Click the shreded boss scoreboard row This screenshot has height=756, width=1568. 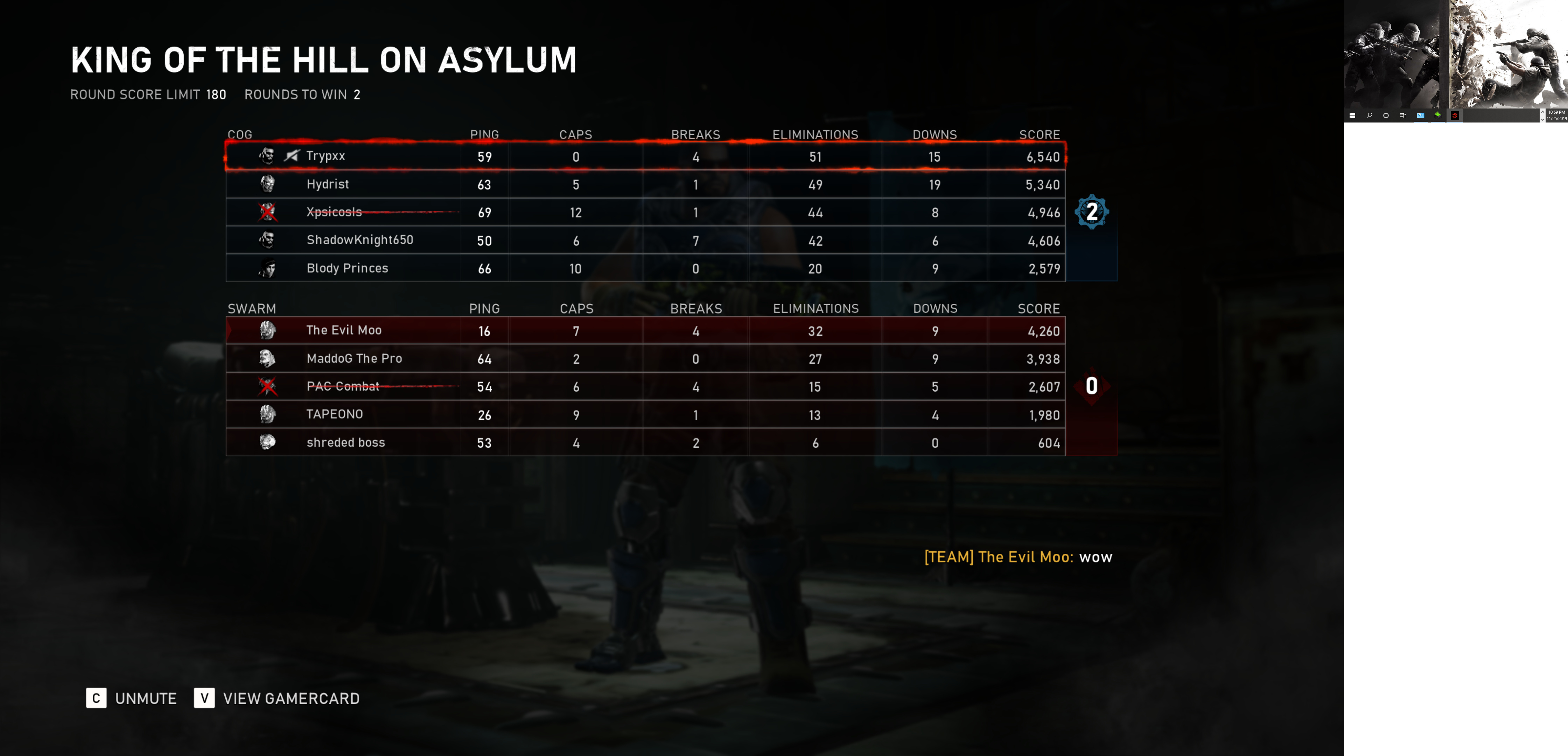645,442
